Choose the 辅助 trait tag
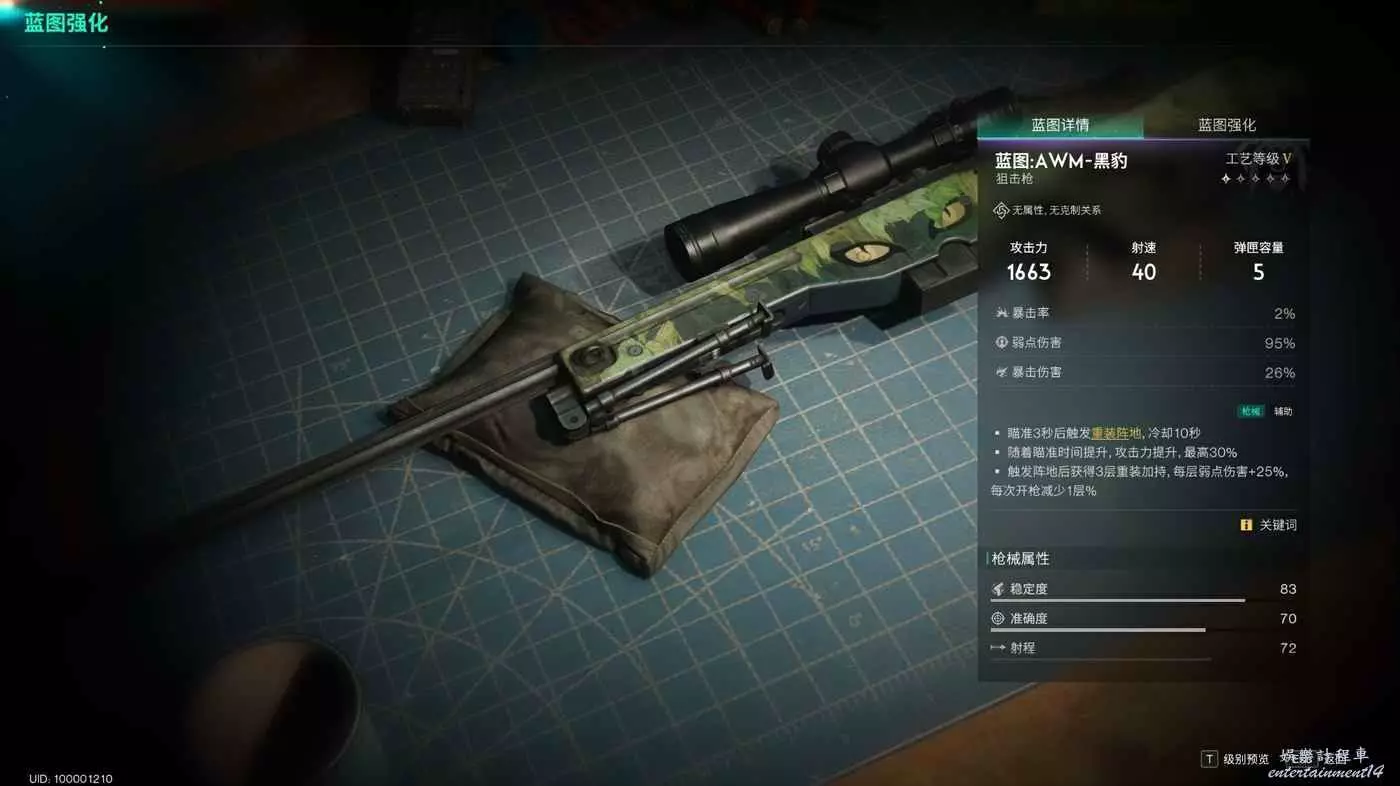The height and width of the screenshot is (786, 1400). (x=1282, y=411)
